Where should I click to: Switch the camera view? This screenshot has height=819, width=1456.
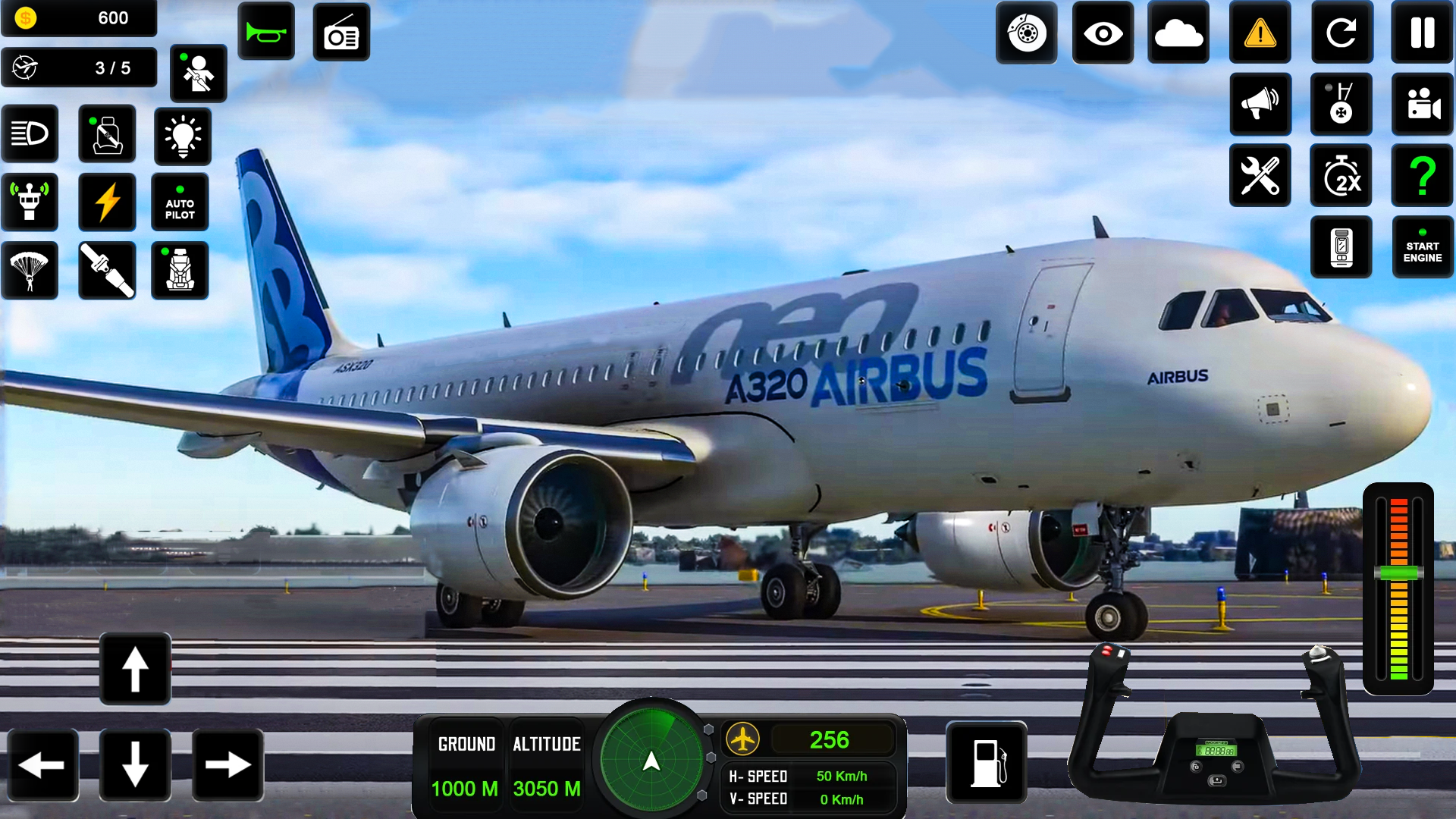[1103, 33]
